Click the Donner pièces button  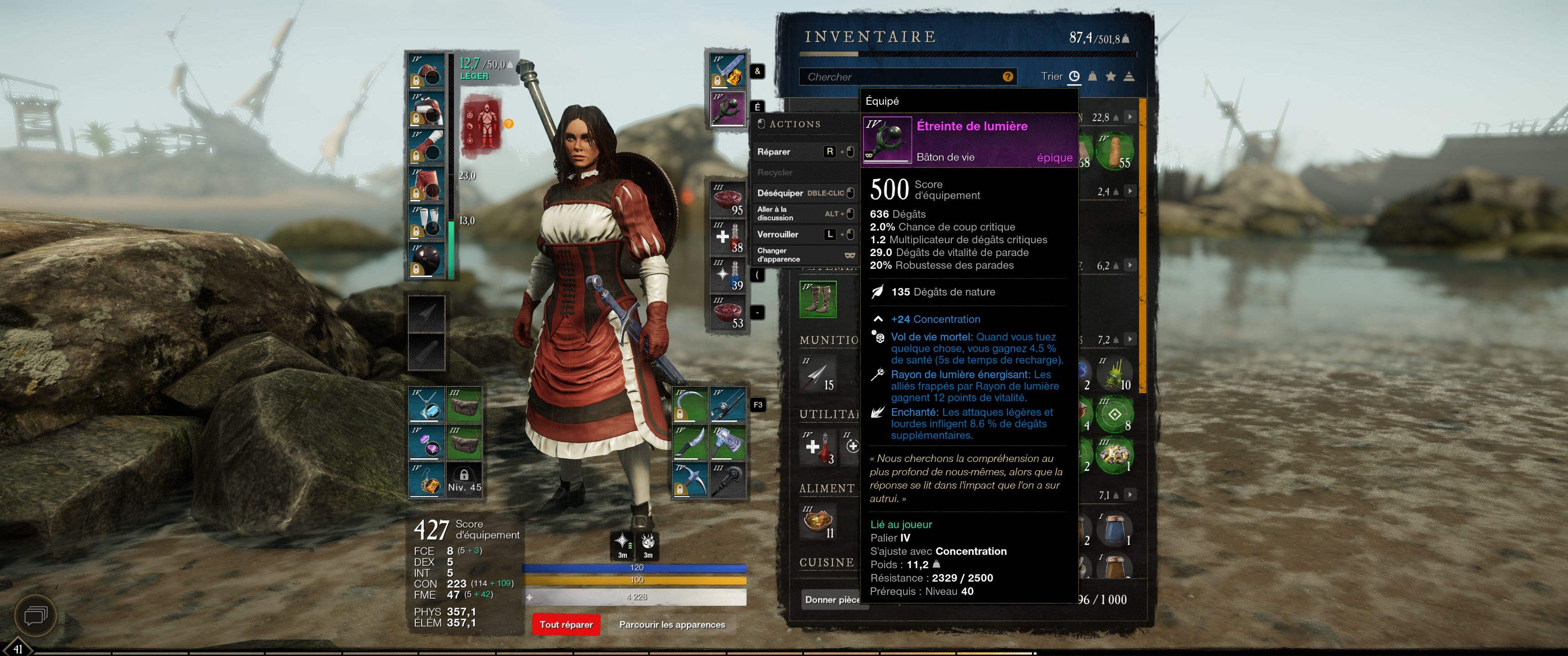pos(831,600)
